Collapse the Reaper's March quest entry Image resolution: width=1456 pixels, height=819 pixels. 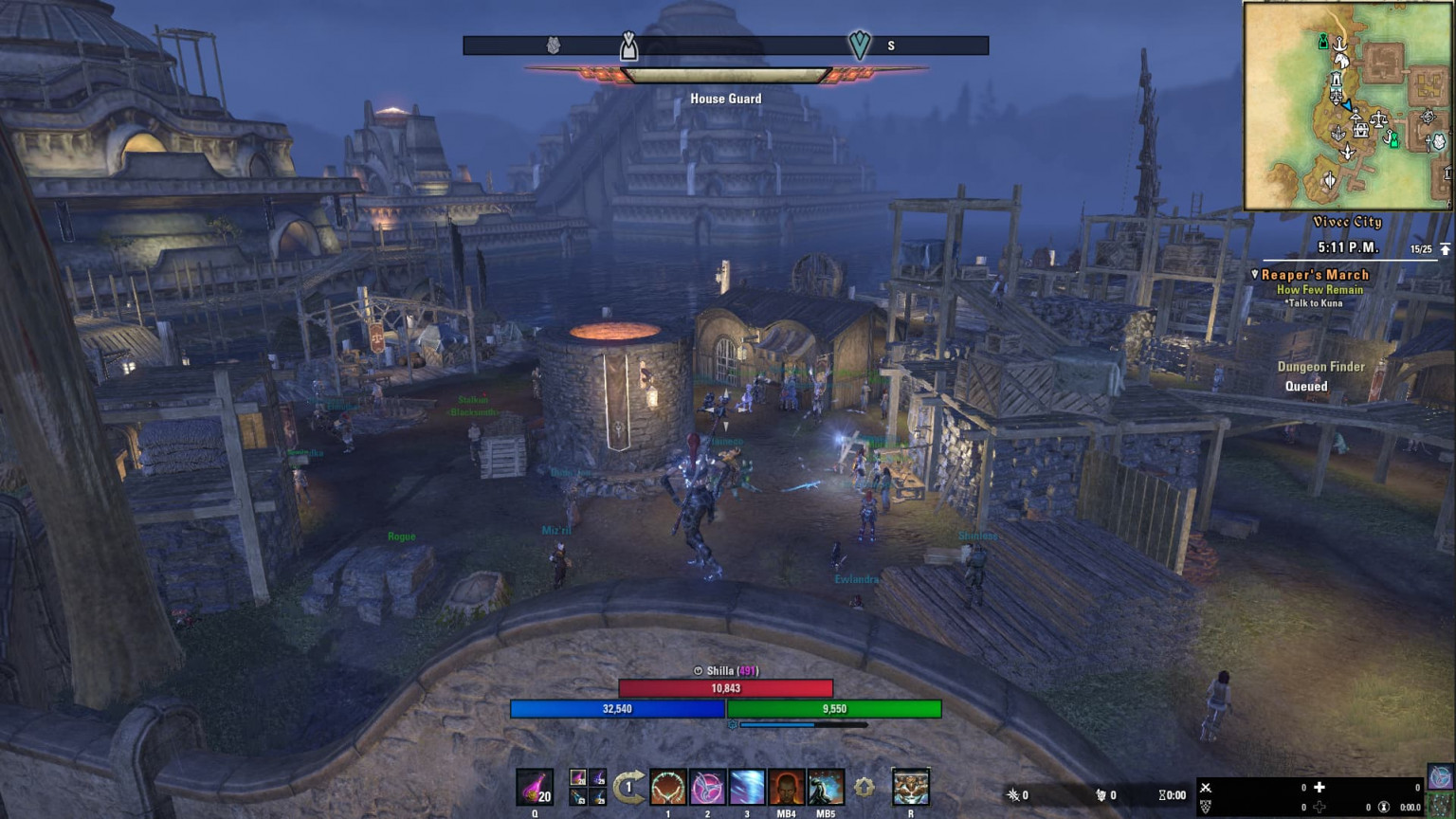1255,274
